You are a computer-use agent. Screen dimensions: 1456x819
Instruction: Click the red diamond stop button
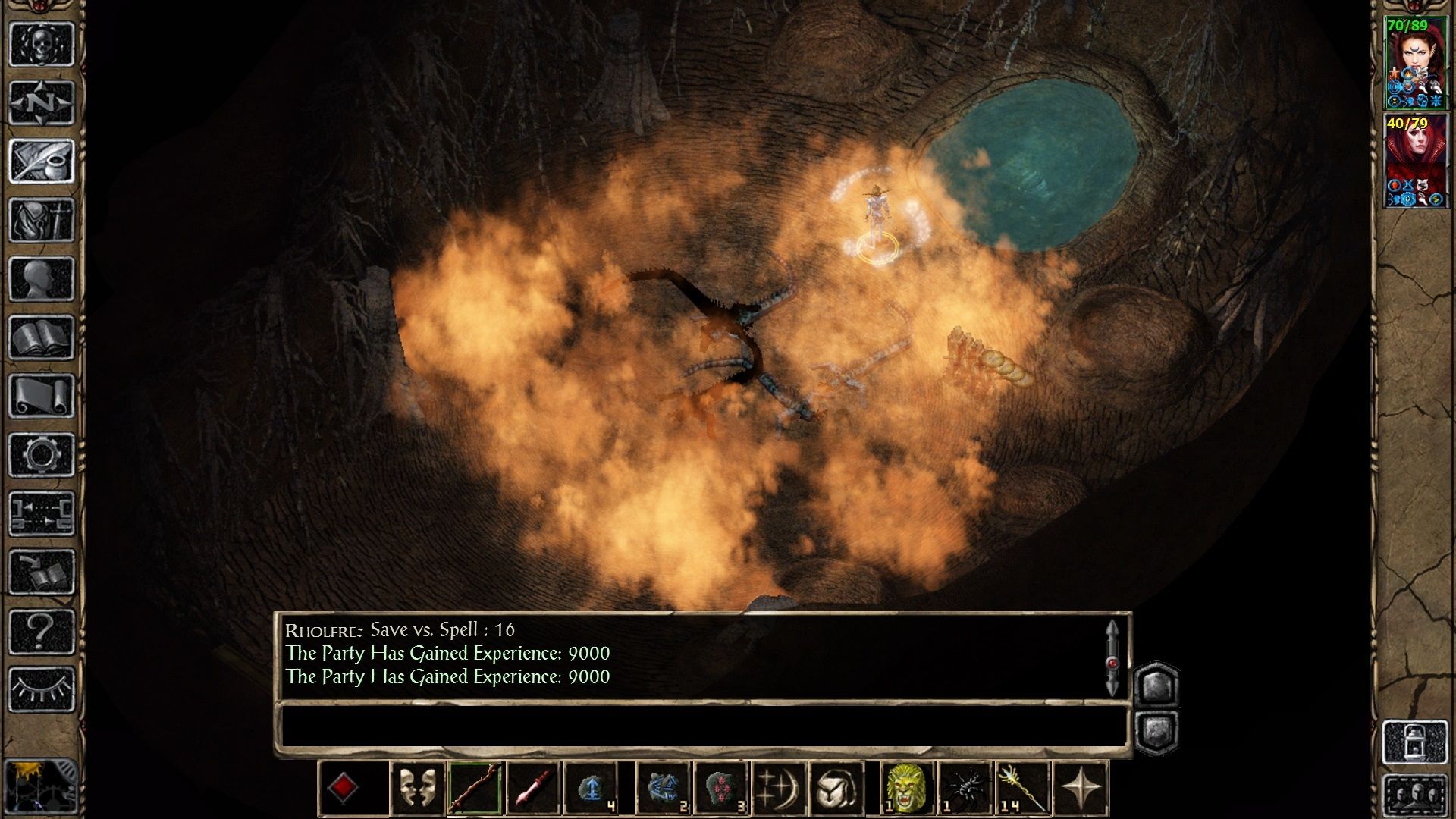click(x=344, y=789)
